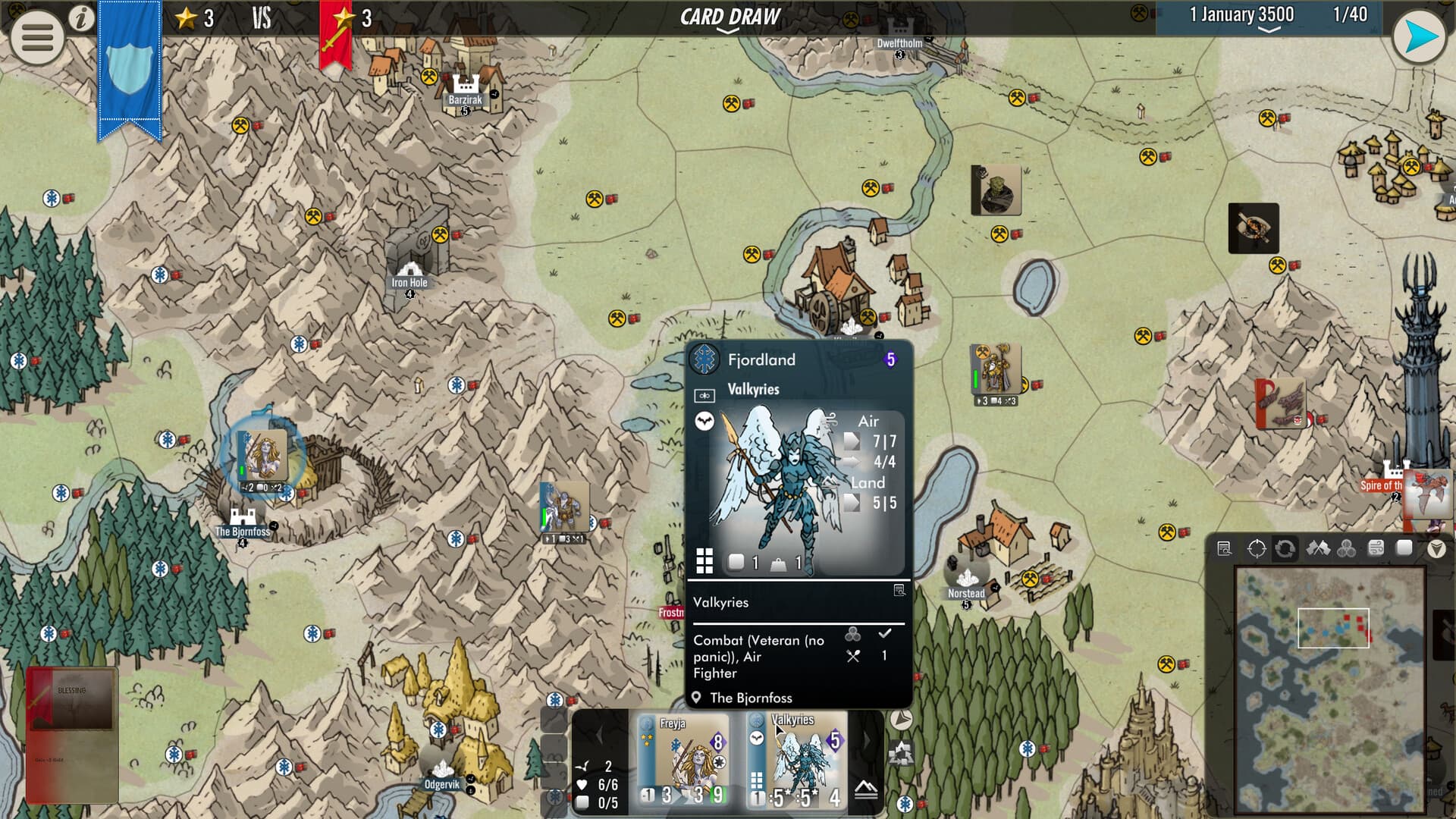Open the unit report icon above the Valkyries description
This screenshot has width=1456, height=819.
click(x=899, y=590)
